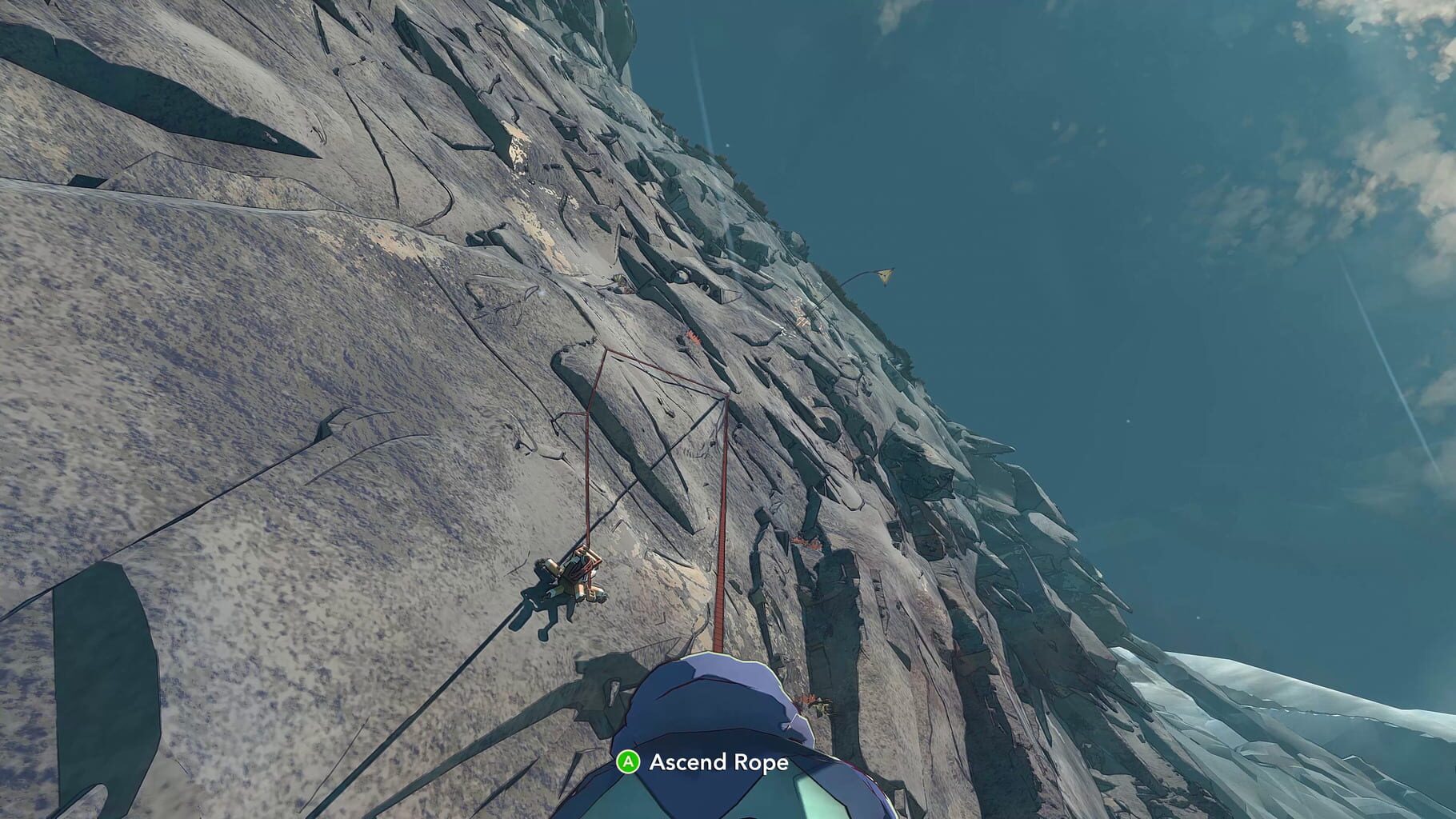Click the Ascend Rope prompt text
The height and width of the screenshot is (819, 1456).
pyautogui.click(x=718, y=764)
